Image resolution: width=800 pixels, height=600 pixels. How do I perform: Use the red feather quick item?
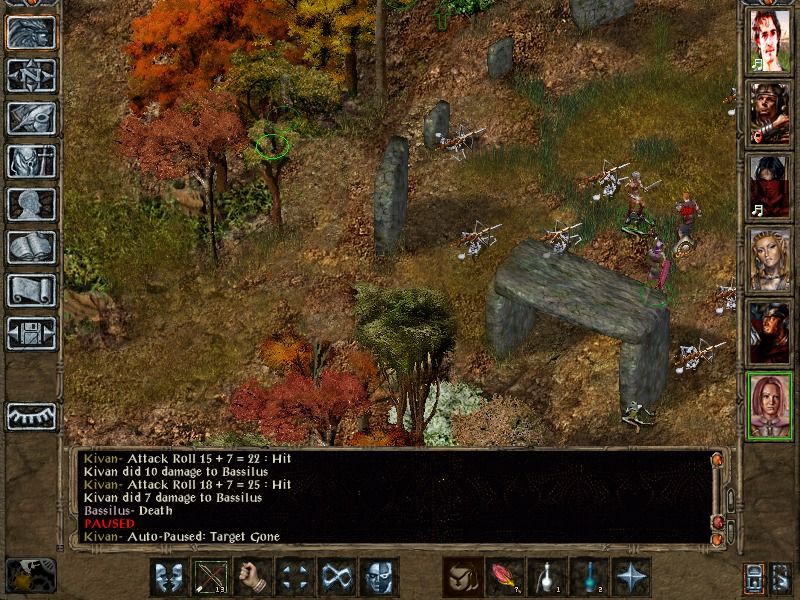coord(505,577)
